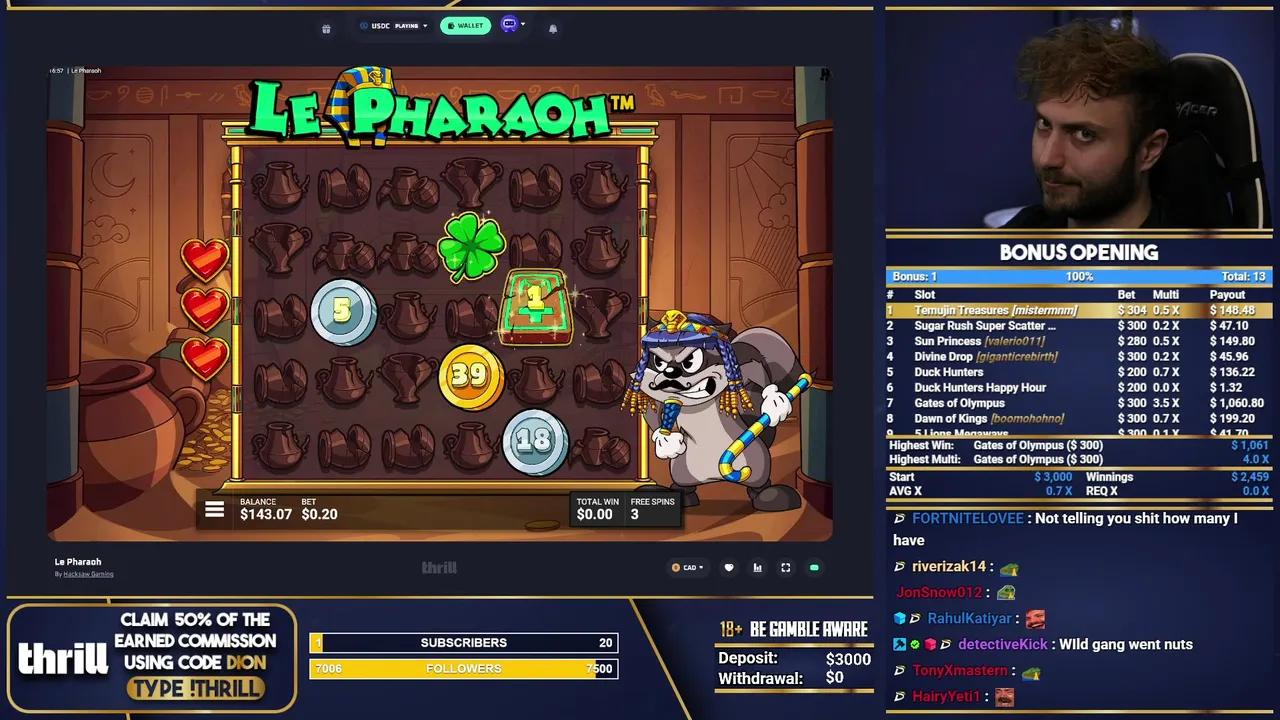This screenshot has width=1280, height=720.
Task: Click the thrill logo at bottom left
Action: (x=62, y=657)
